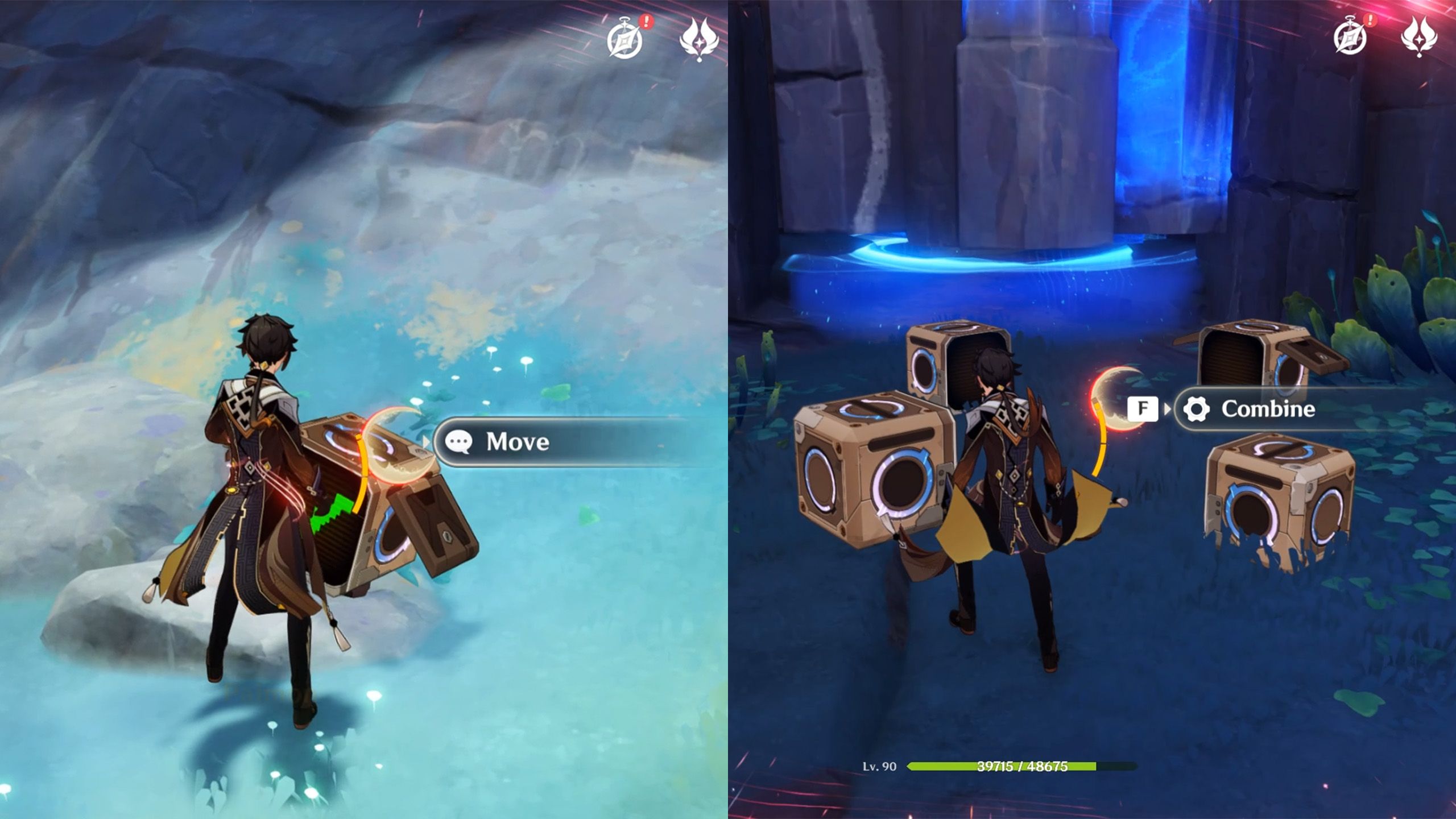Click the arrow chevron before Move
The width and height of the screenshot is (1456, 819).
click(425, 442)
